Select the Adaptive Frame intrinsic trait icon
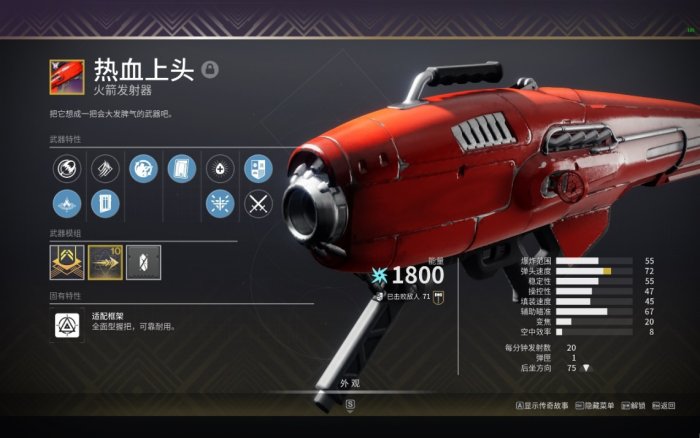The image size is (700, 438). point(67,323)
